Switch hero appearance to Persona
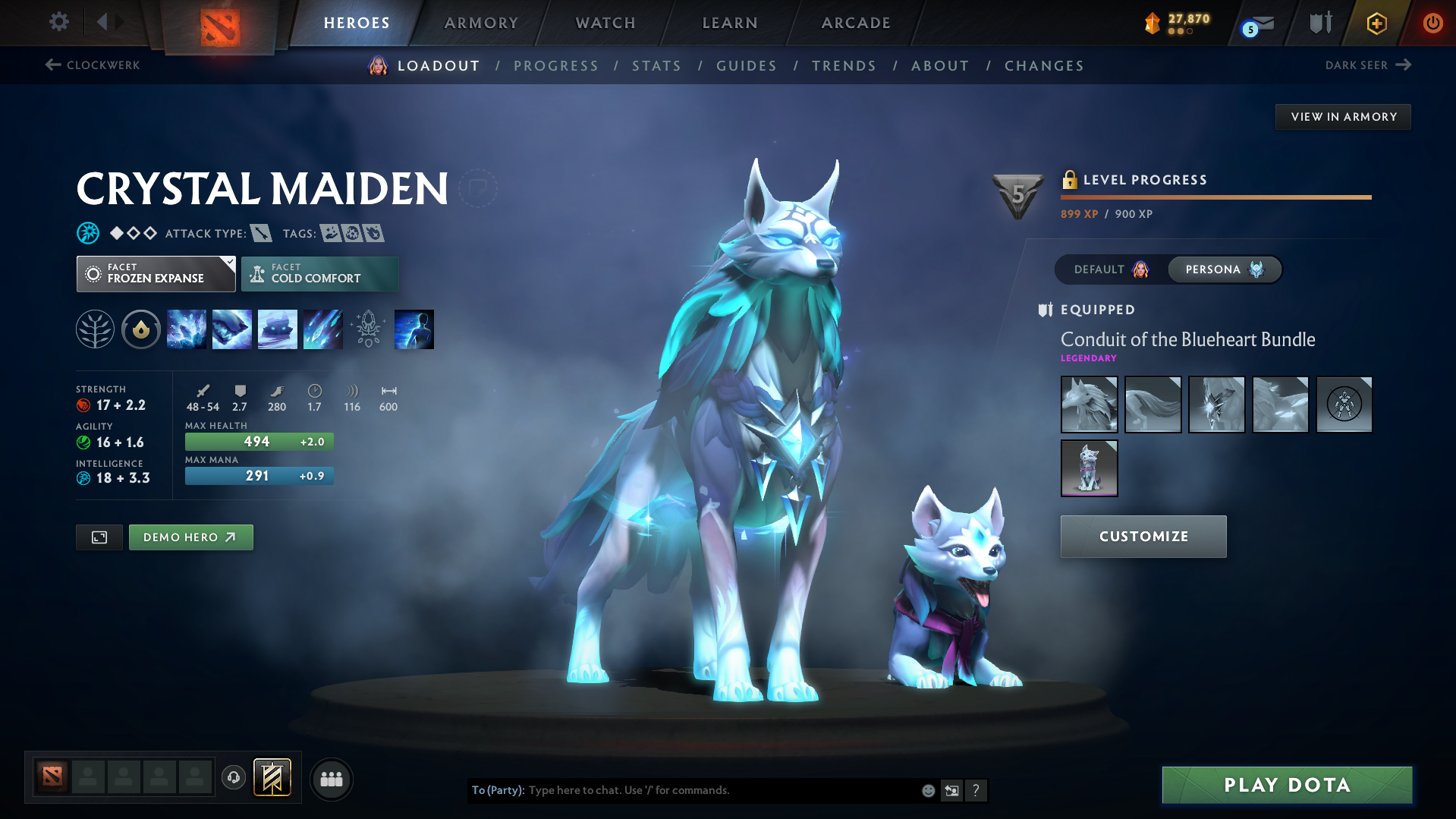The width and height of the screenshot is (1456, 819). coord(1224,269)
